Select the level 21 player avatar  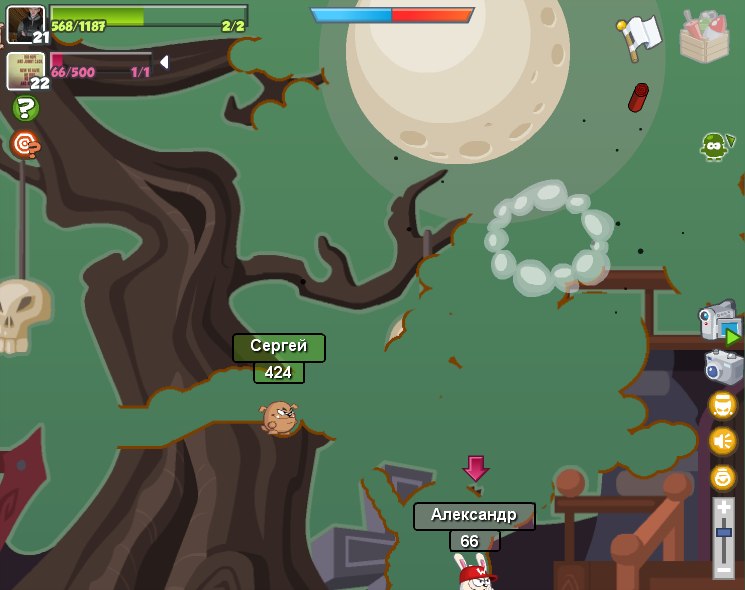pos(25,24)
